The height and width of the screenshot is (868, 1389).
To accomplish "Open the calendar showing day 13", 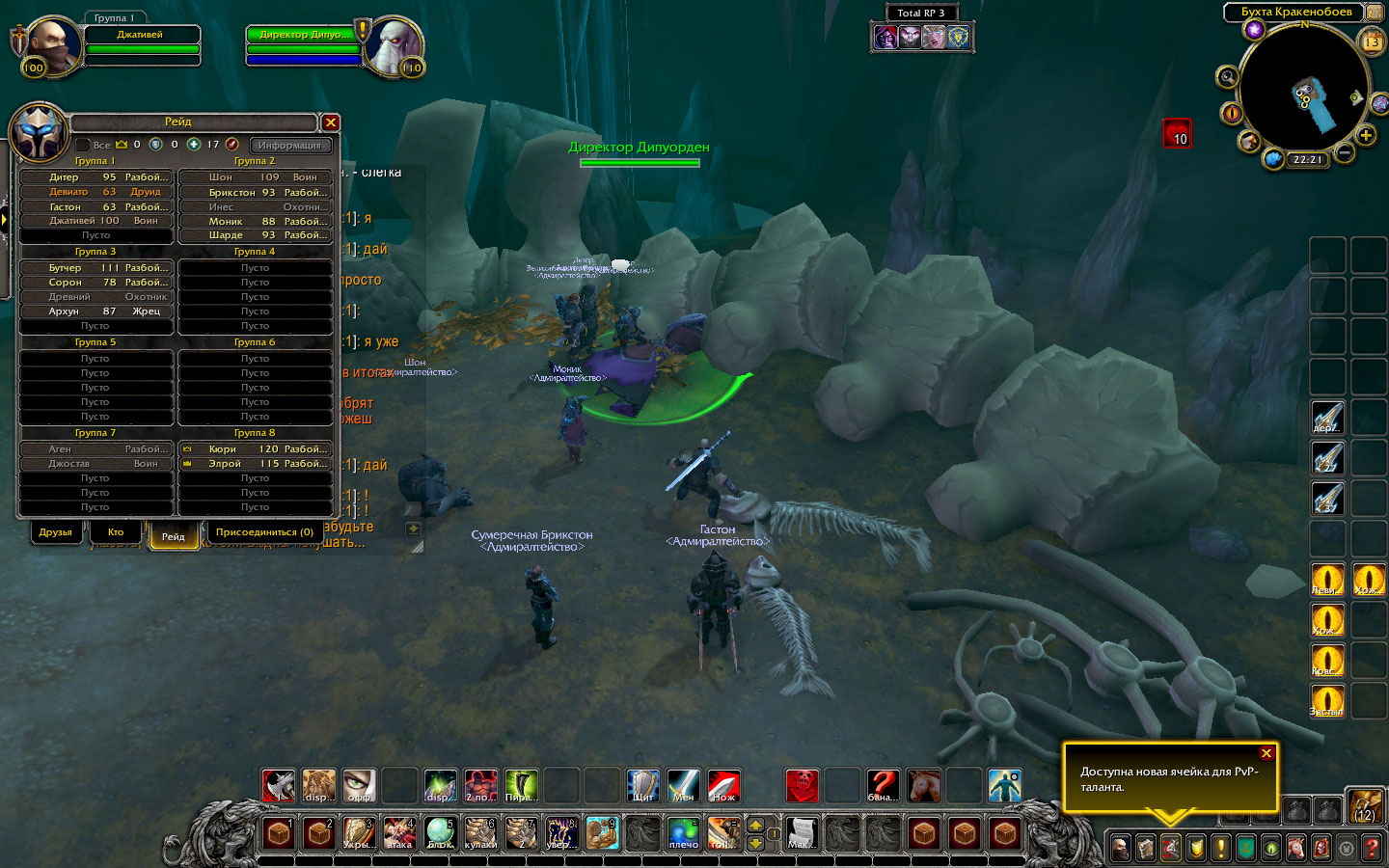I will point(1371,41).
